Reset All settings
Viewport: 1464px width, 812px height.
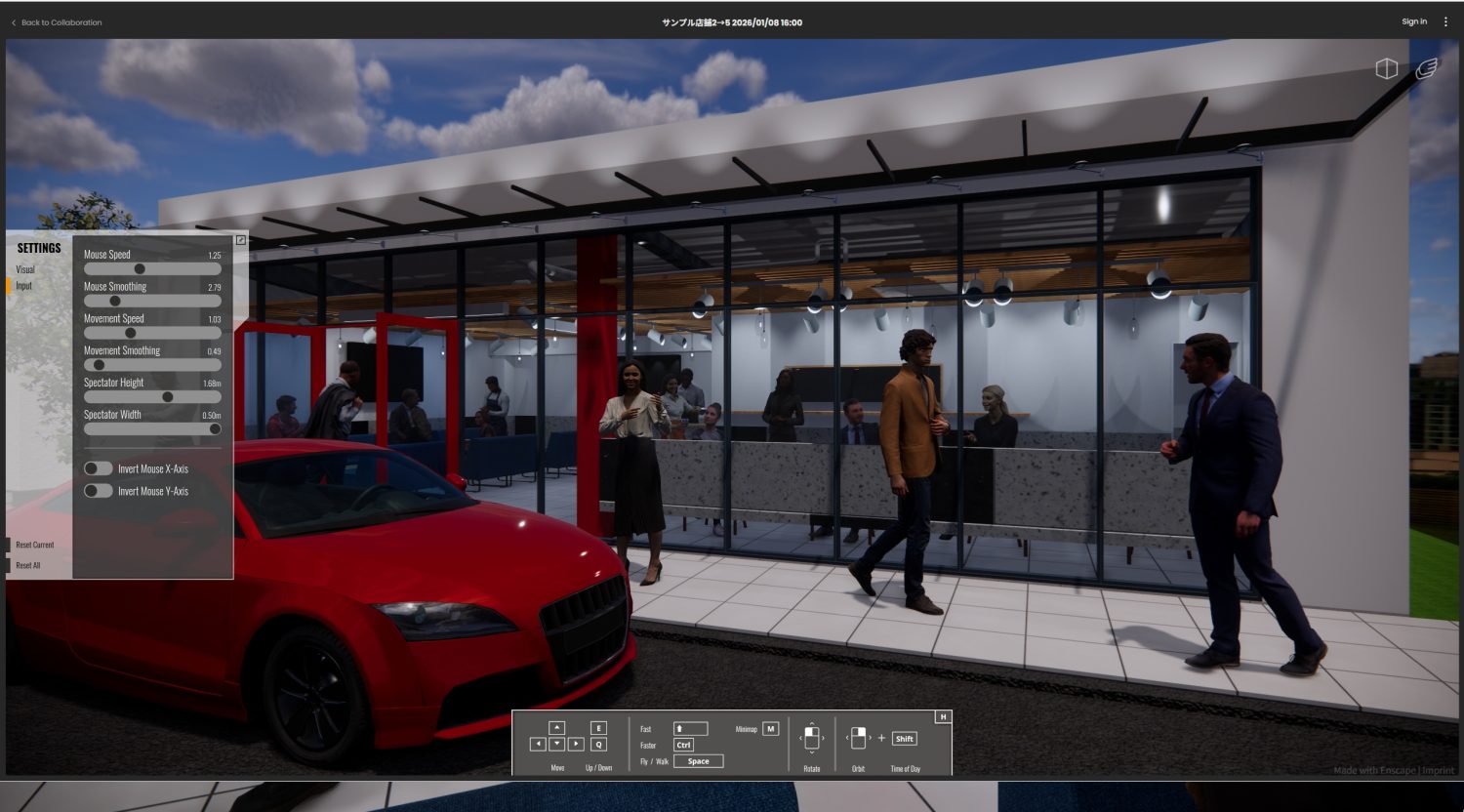click(x=28, y=565)
